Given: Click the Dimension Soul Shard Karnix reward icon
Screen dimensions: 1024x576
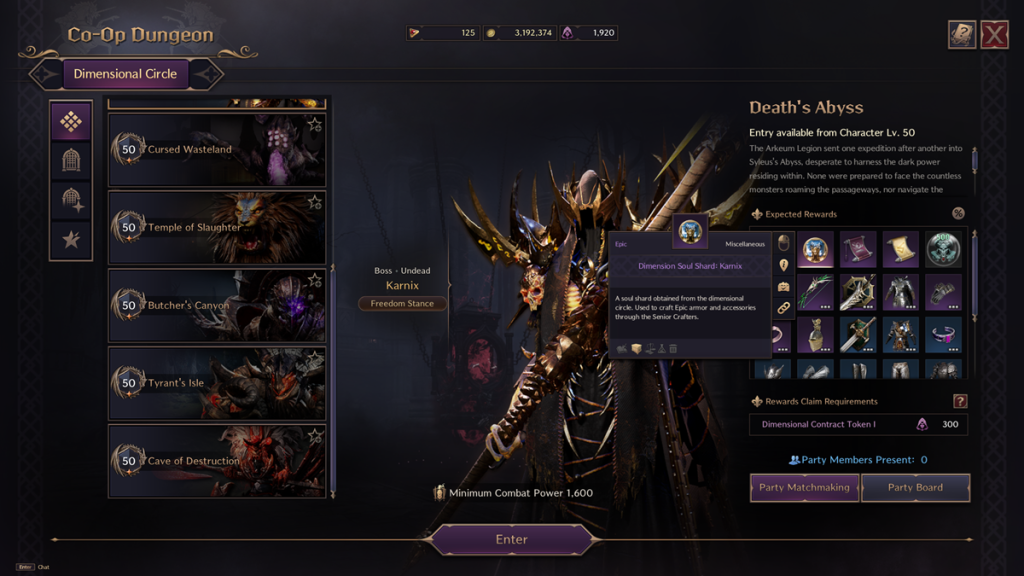Looking at the screenshot, I should [817, 249].
